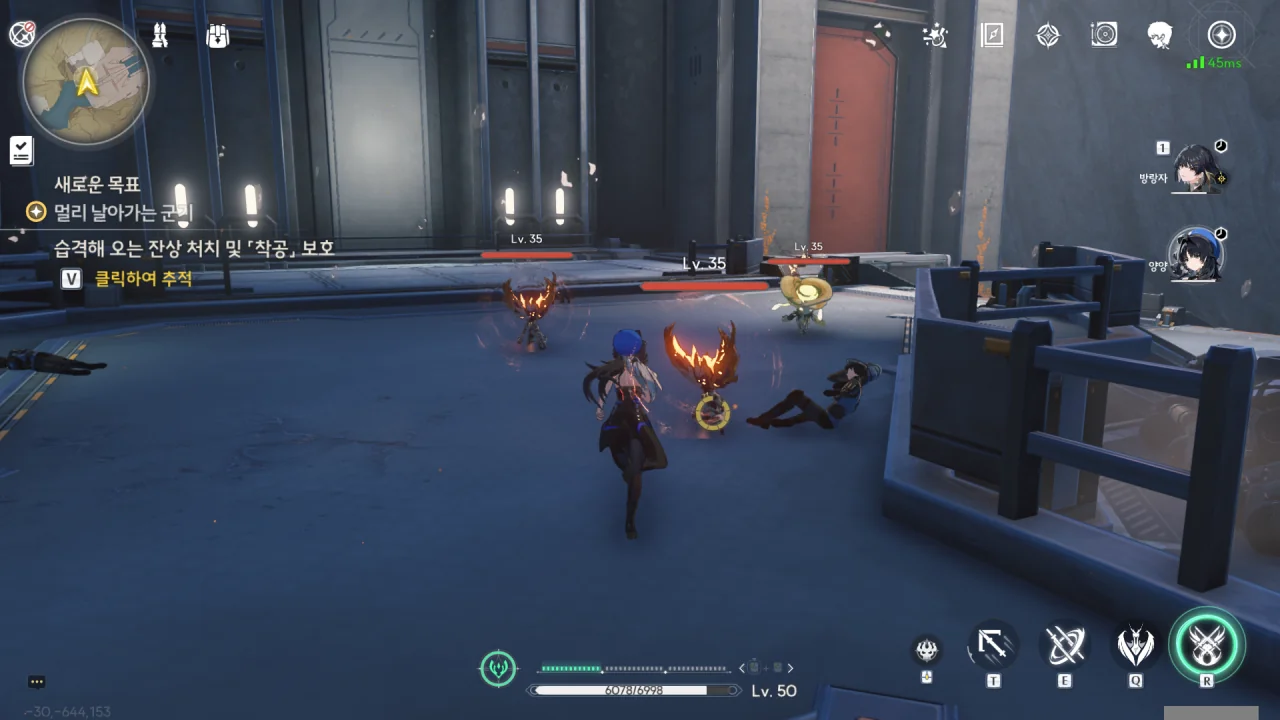1280x720 pixels.
Task: Activate the glowing green crossed-blades ultimate
Action: point(1207,645)
